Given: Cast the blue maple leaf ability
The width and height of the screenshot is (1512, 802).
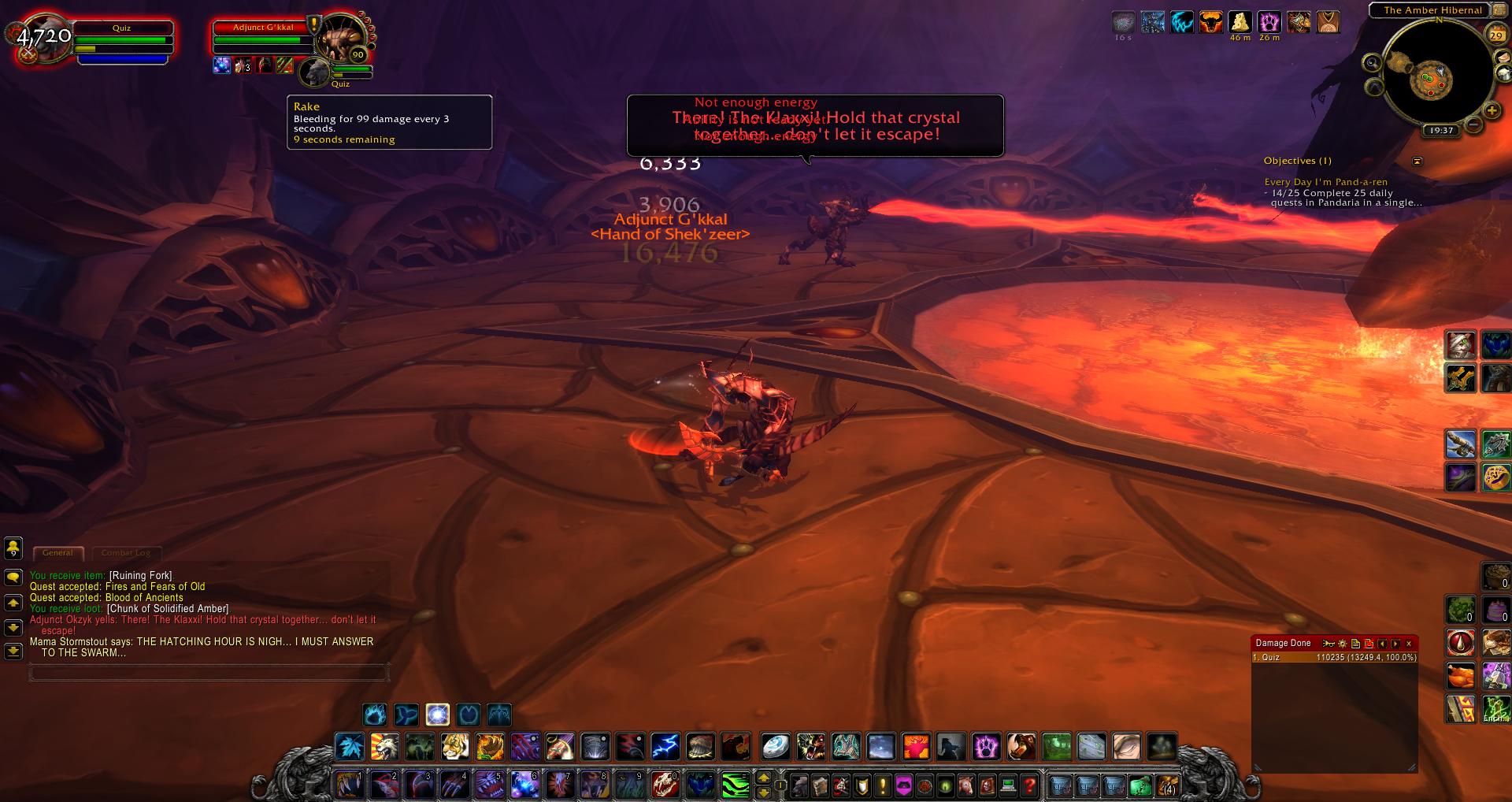Looking at the screenshot, I should click(x=349, y=745).
